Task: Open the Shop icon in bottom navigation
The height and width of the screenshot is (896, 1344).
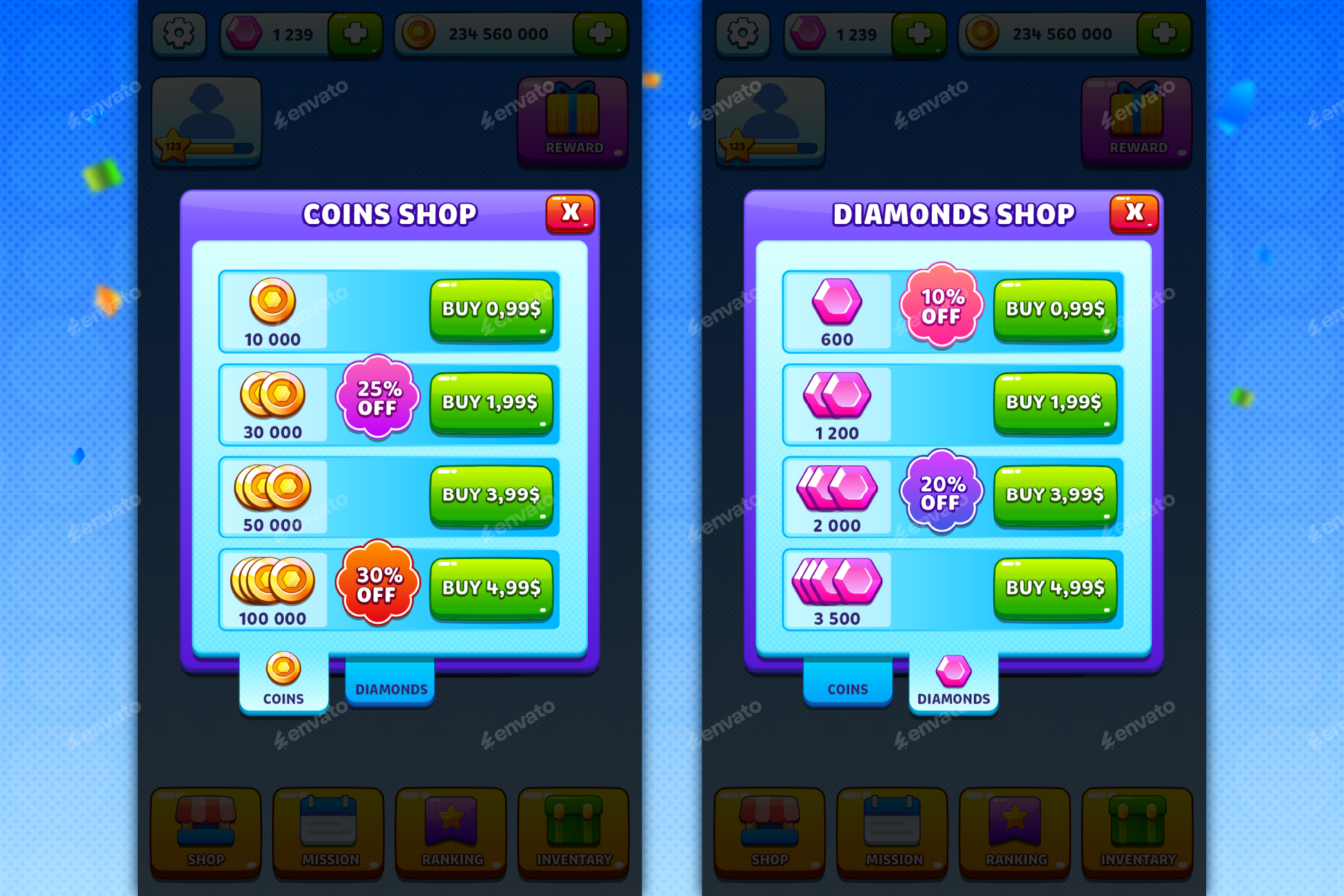Action: [205, 832]
